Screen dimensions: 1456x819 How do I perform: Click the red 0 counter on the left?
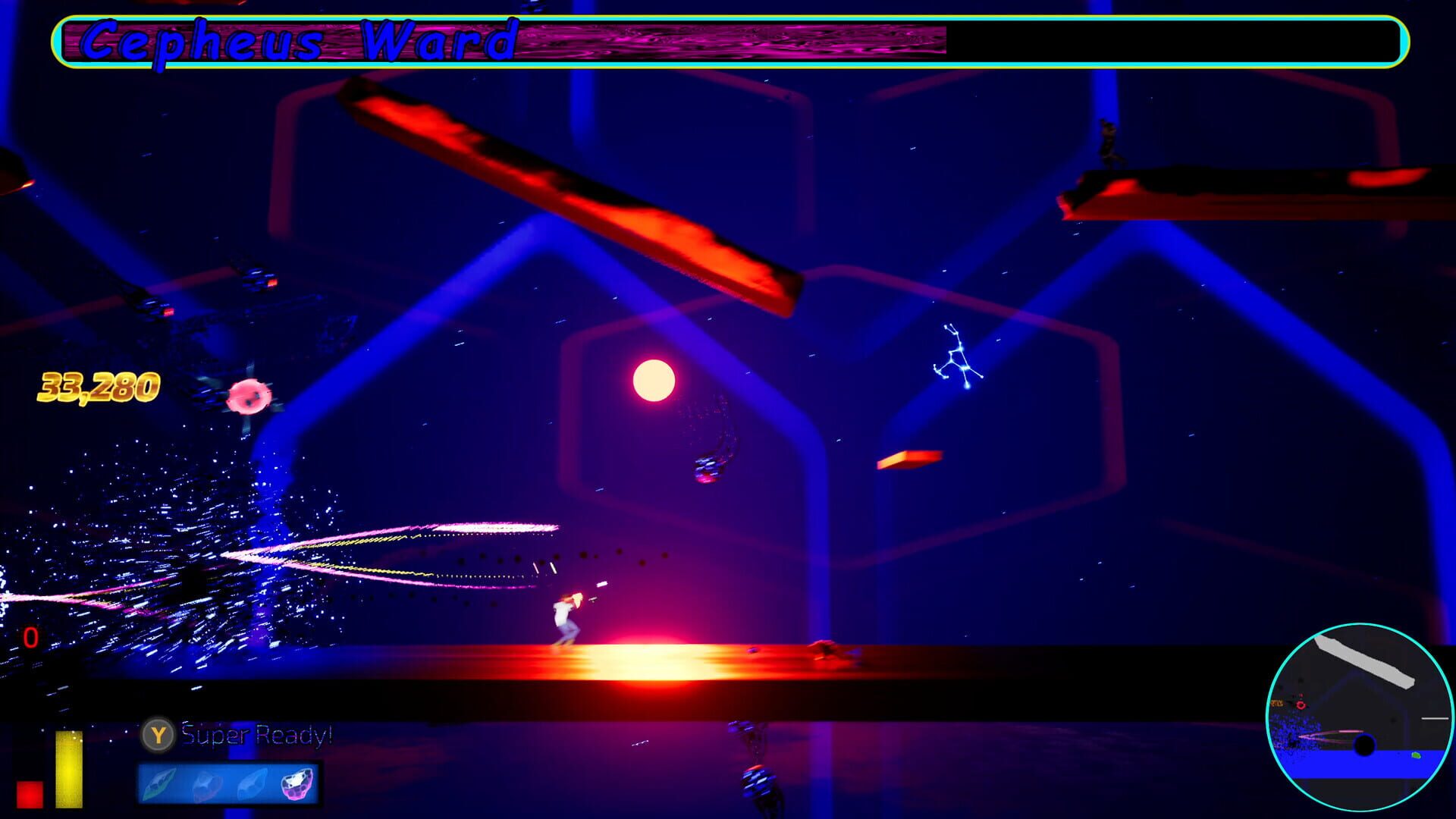(x=30, y=637)
